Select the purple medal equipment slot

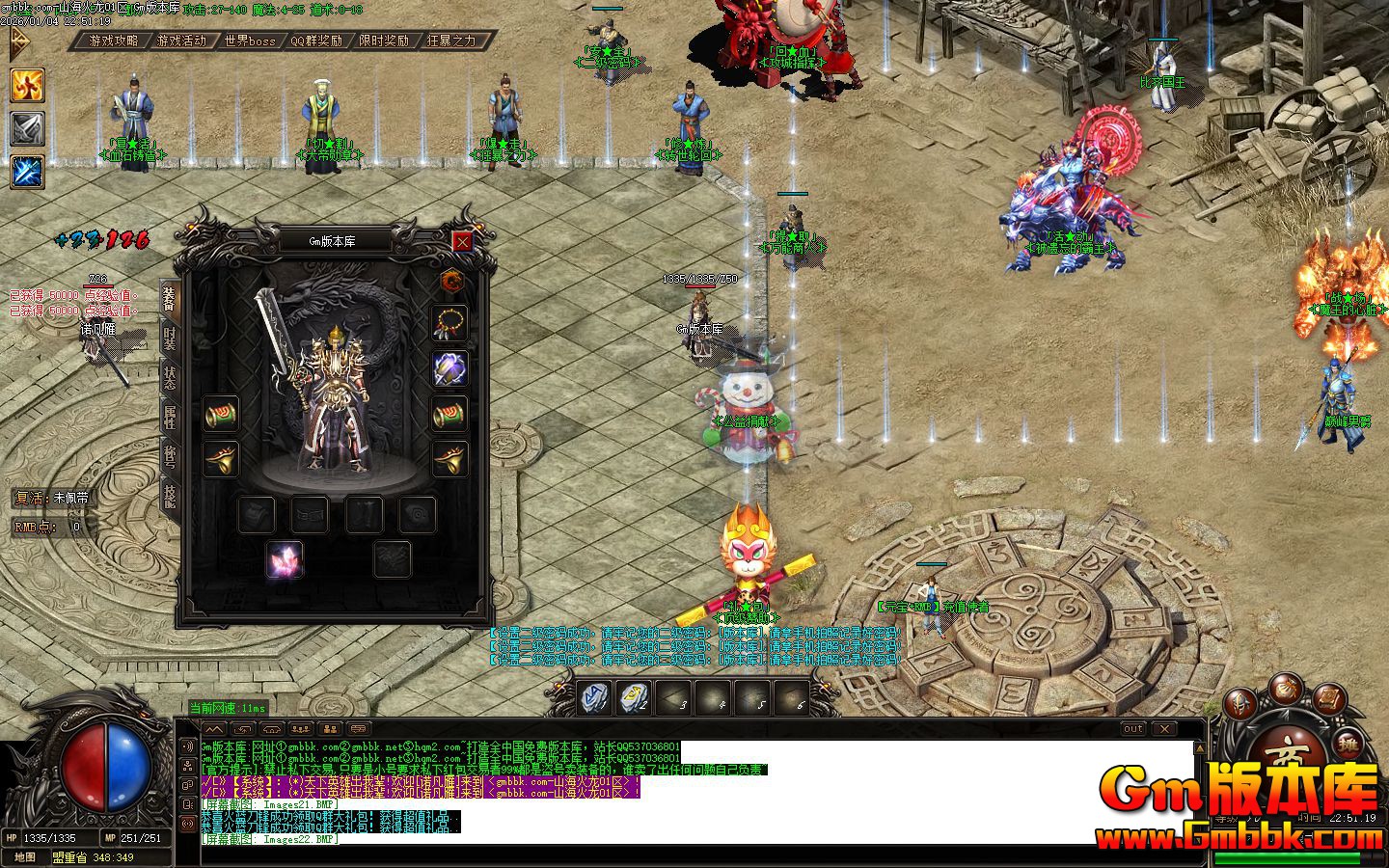coord(449,367)
